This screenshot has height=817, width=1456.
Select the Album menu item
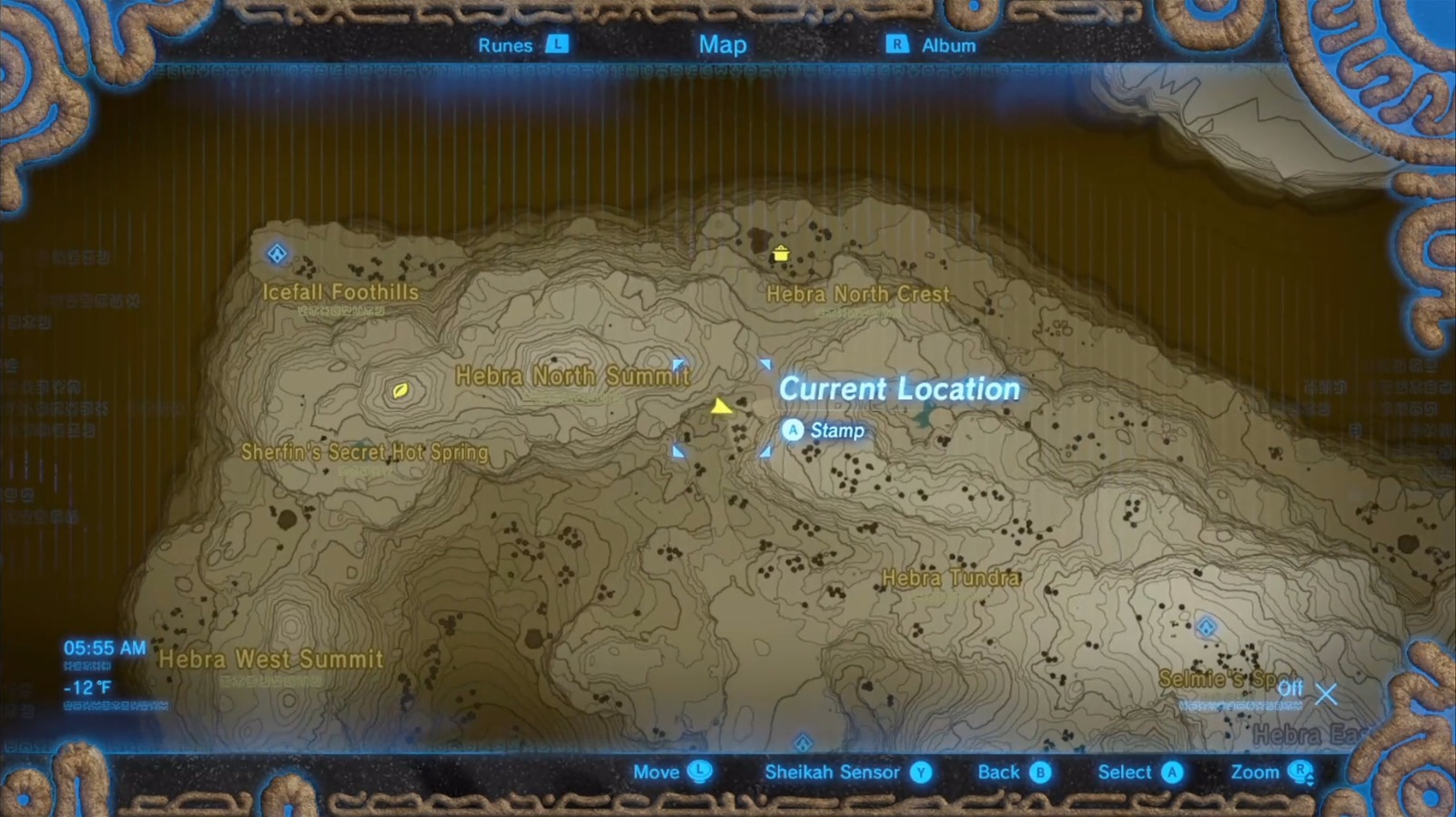pyautogui.click(x=948, y=45)
